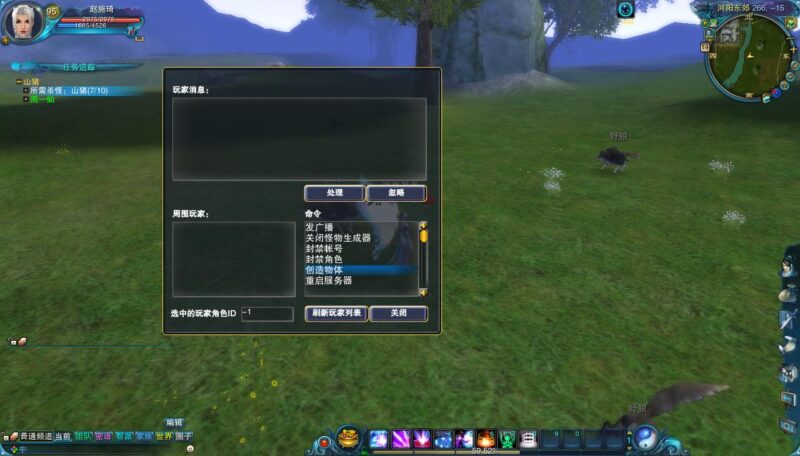
Task: Open the golden treasure pot icon
Action: point(348,437)
